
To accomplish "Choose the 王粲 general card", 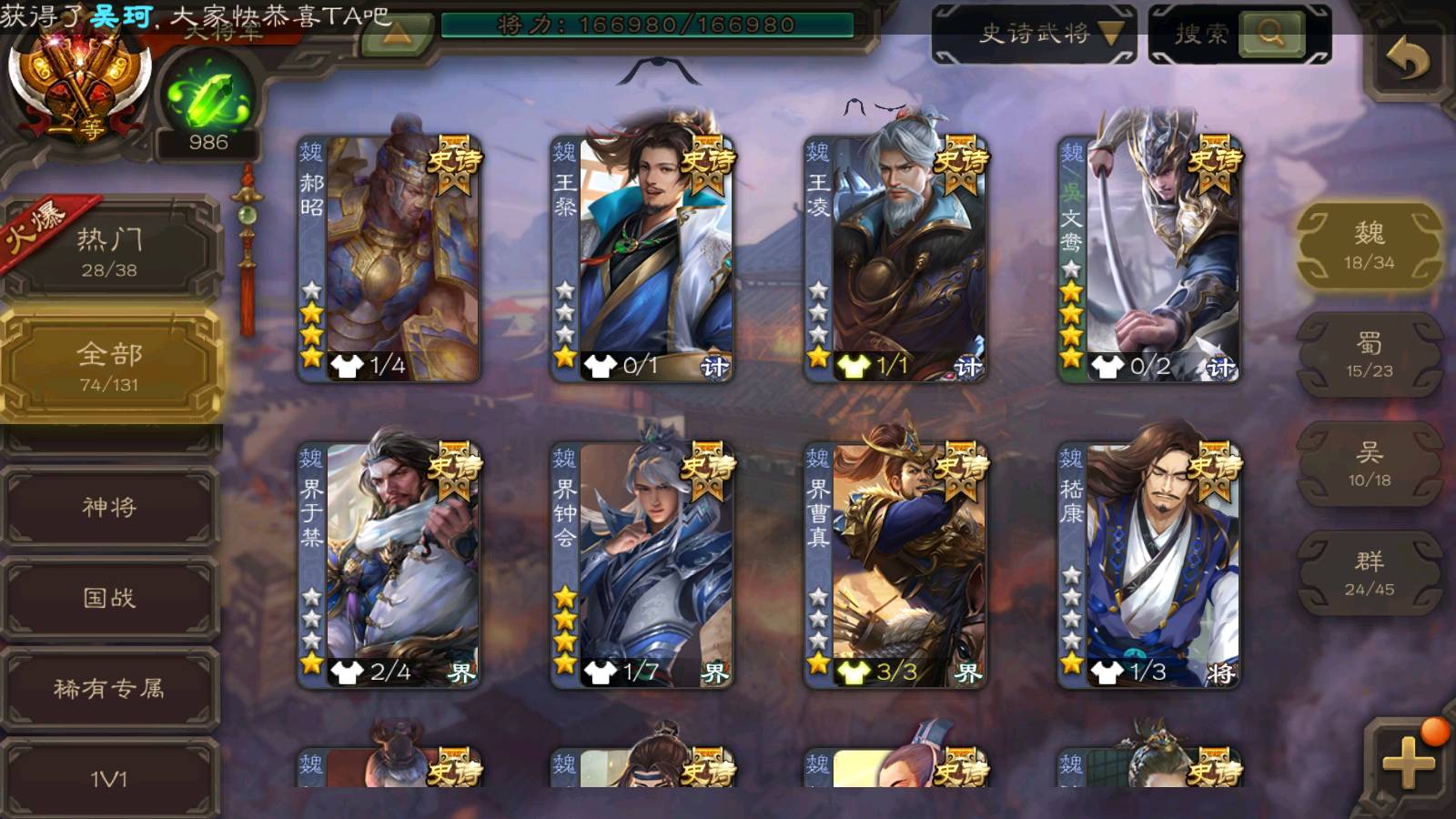I will click(642, 259).
